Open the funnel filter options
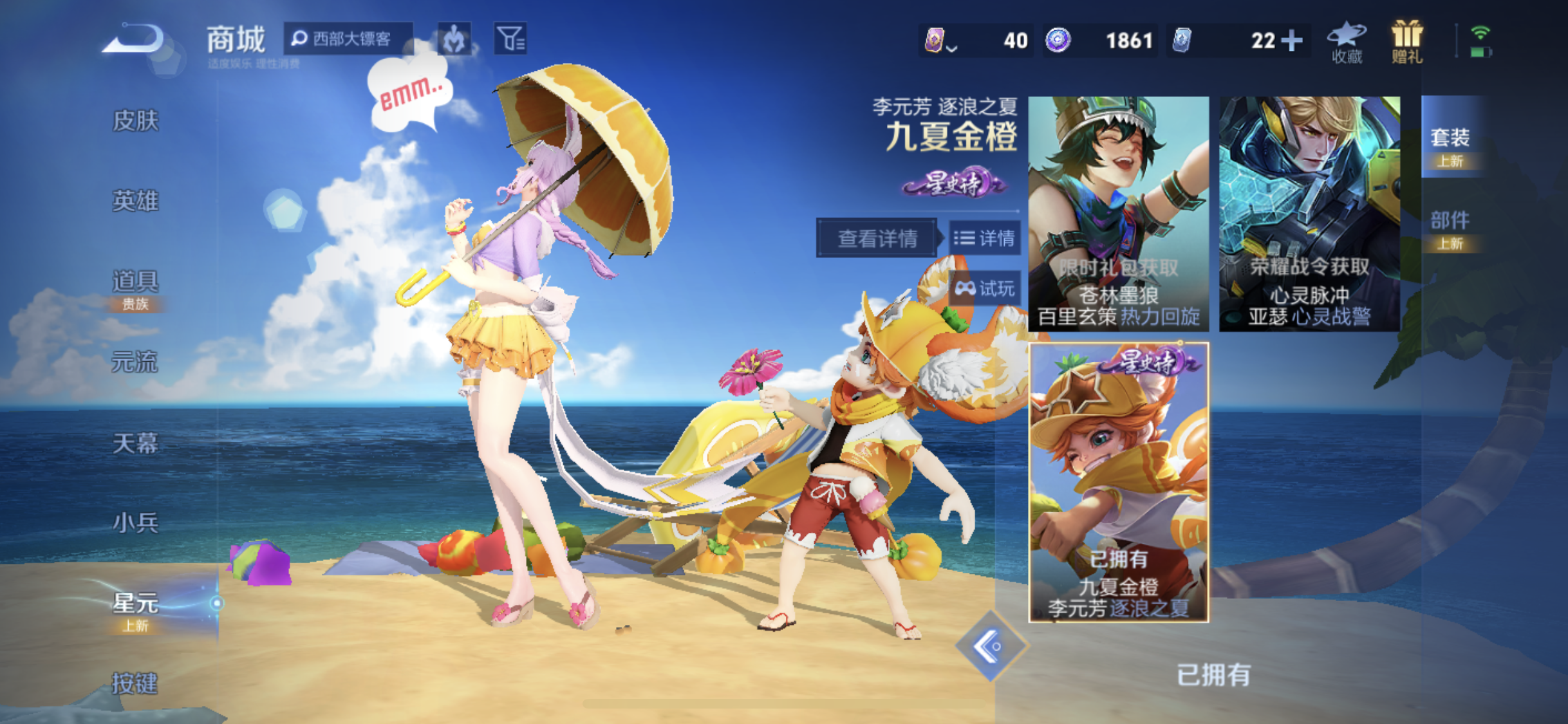Screen dimensions: 1568x724 coord(510,39)
